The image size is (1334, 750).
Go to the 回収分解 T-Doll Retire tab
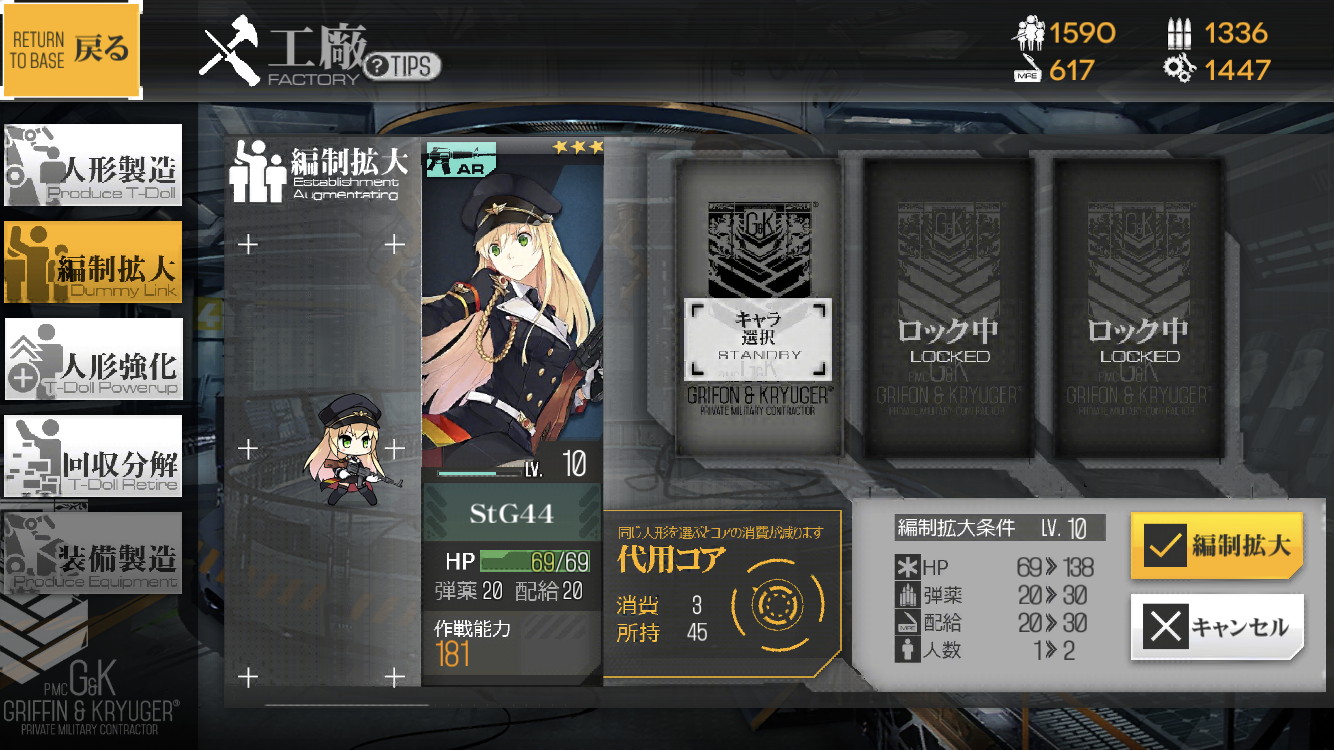pos(94,457)
